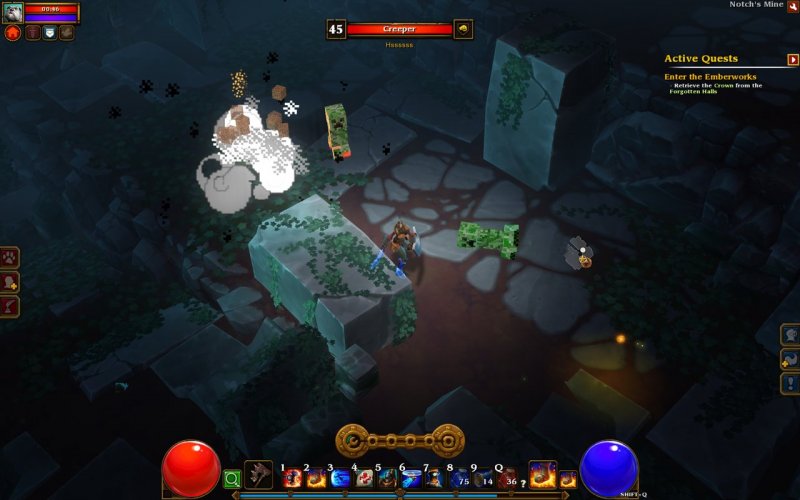The height and width of the screenshot is (500, 800).
Task: Send pet to town with house icon
Action: [13, 33]
